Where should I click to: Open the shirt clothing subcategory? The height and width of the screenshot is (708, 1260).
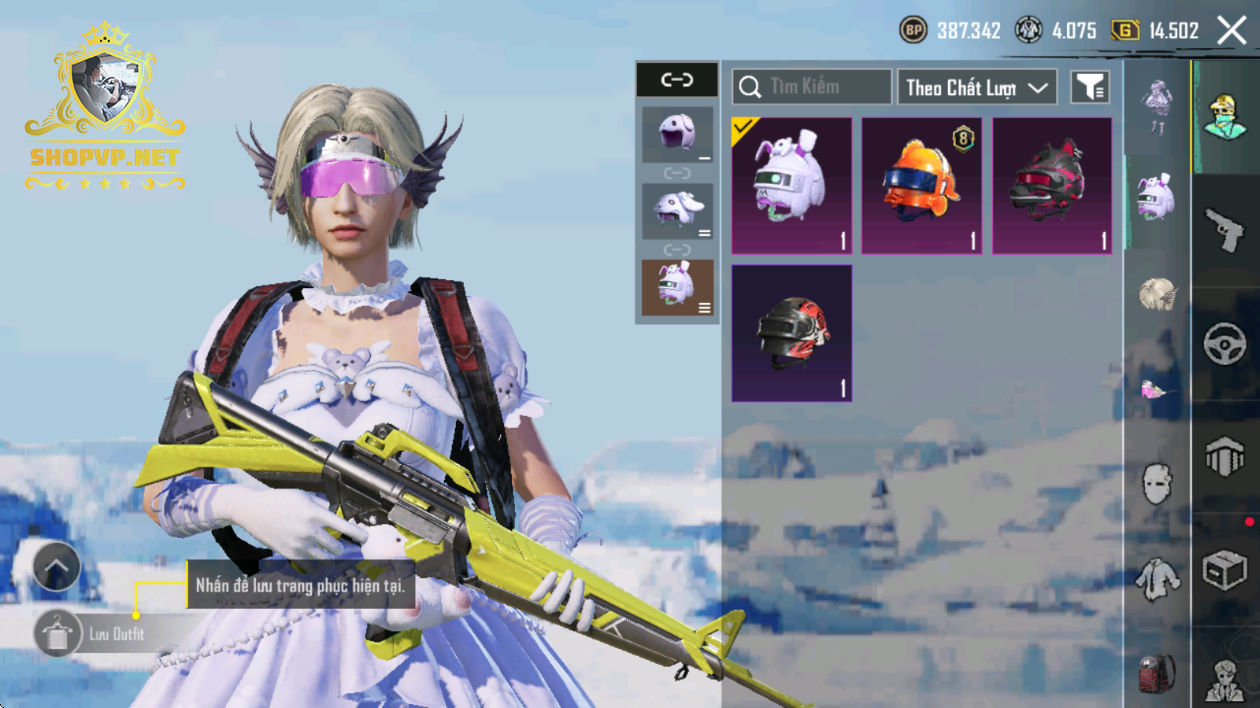click(1157, 579)
